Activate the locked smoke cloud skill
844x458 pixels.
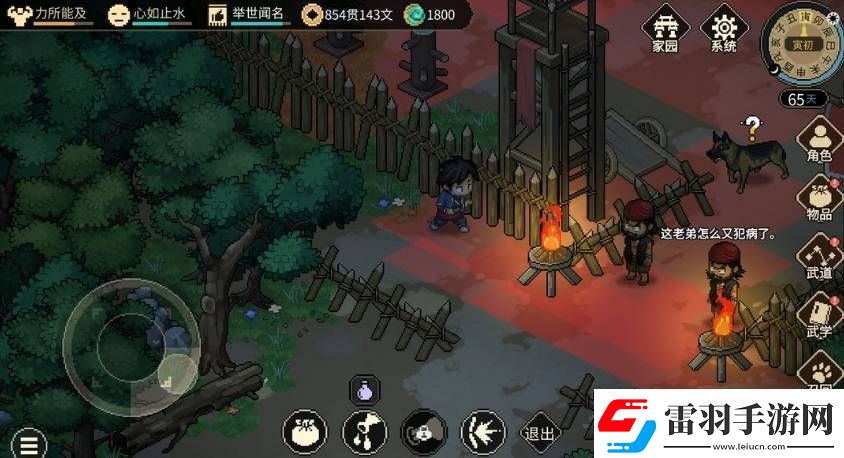pyautogui.click(x=422, y=432)
